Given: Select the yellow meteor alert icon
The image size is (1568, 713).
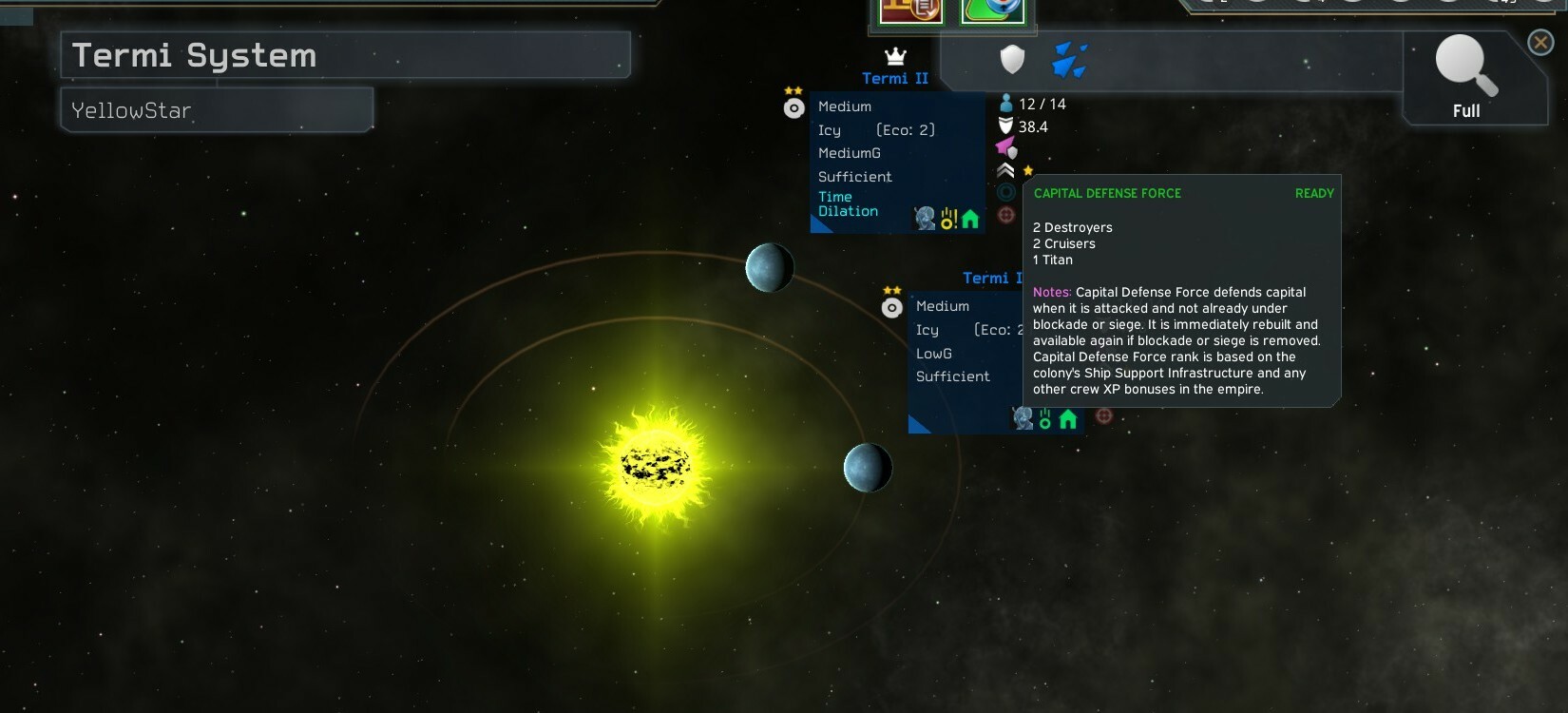Looking at the screenshot, I should (x=948, y=220).
